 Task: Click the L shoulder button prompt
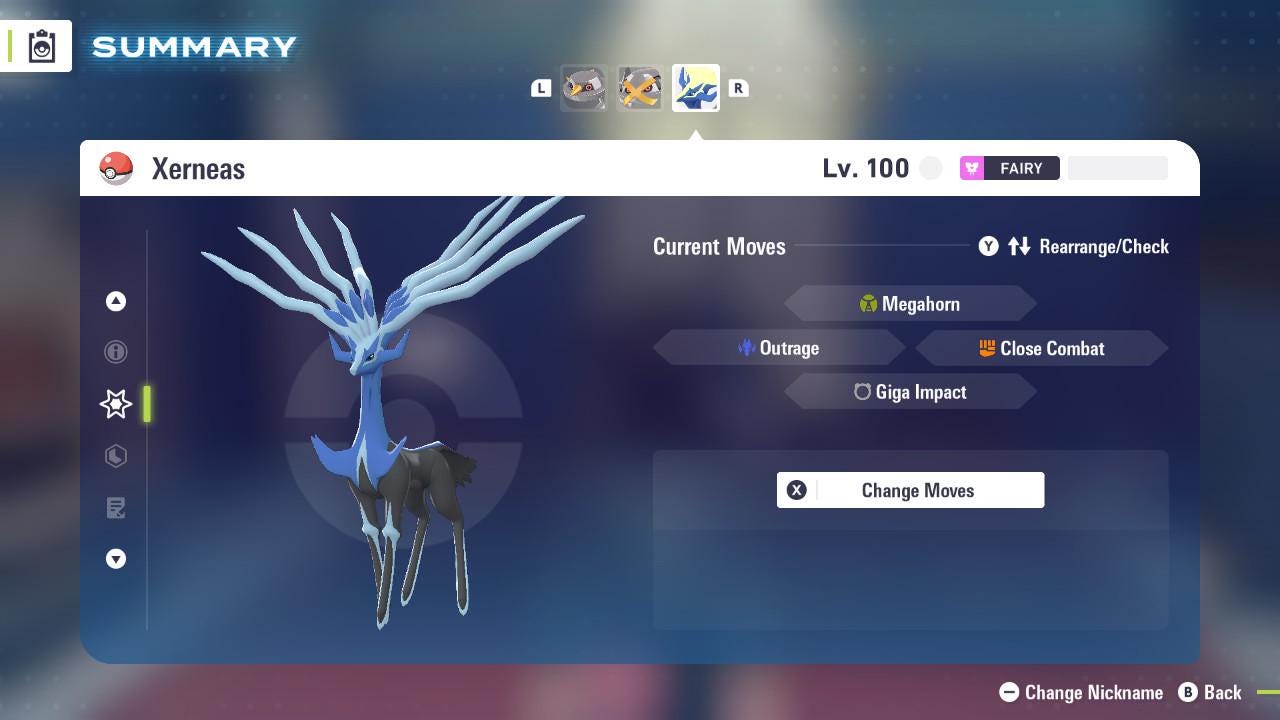(x=541, y=87)
